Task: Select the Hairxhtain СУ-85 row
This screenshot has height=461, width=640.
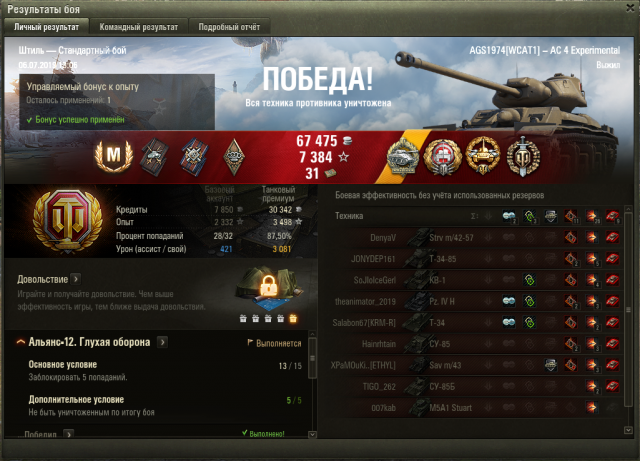Action: click(480, 344)
